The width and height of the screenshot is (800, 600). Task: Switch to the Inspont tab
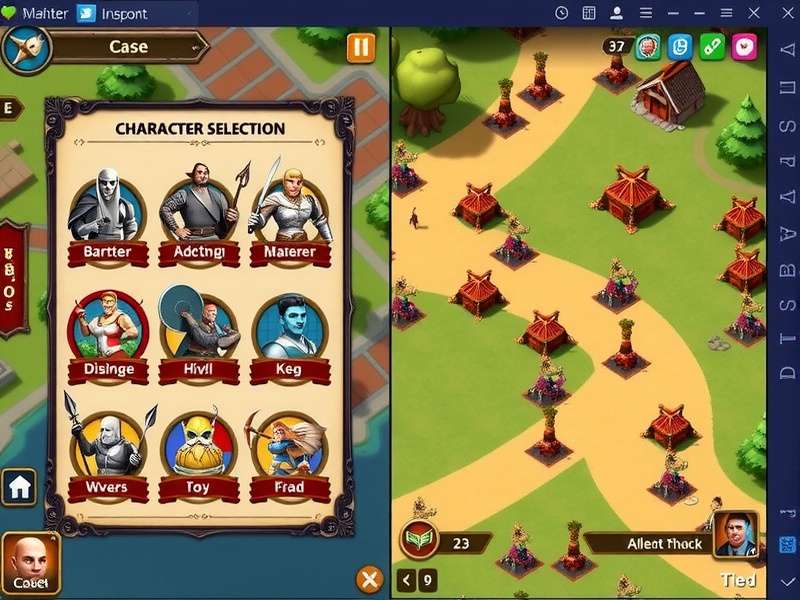[112, 13]
